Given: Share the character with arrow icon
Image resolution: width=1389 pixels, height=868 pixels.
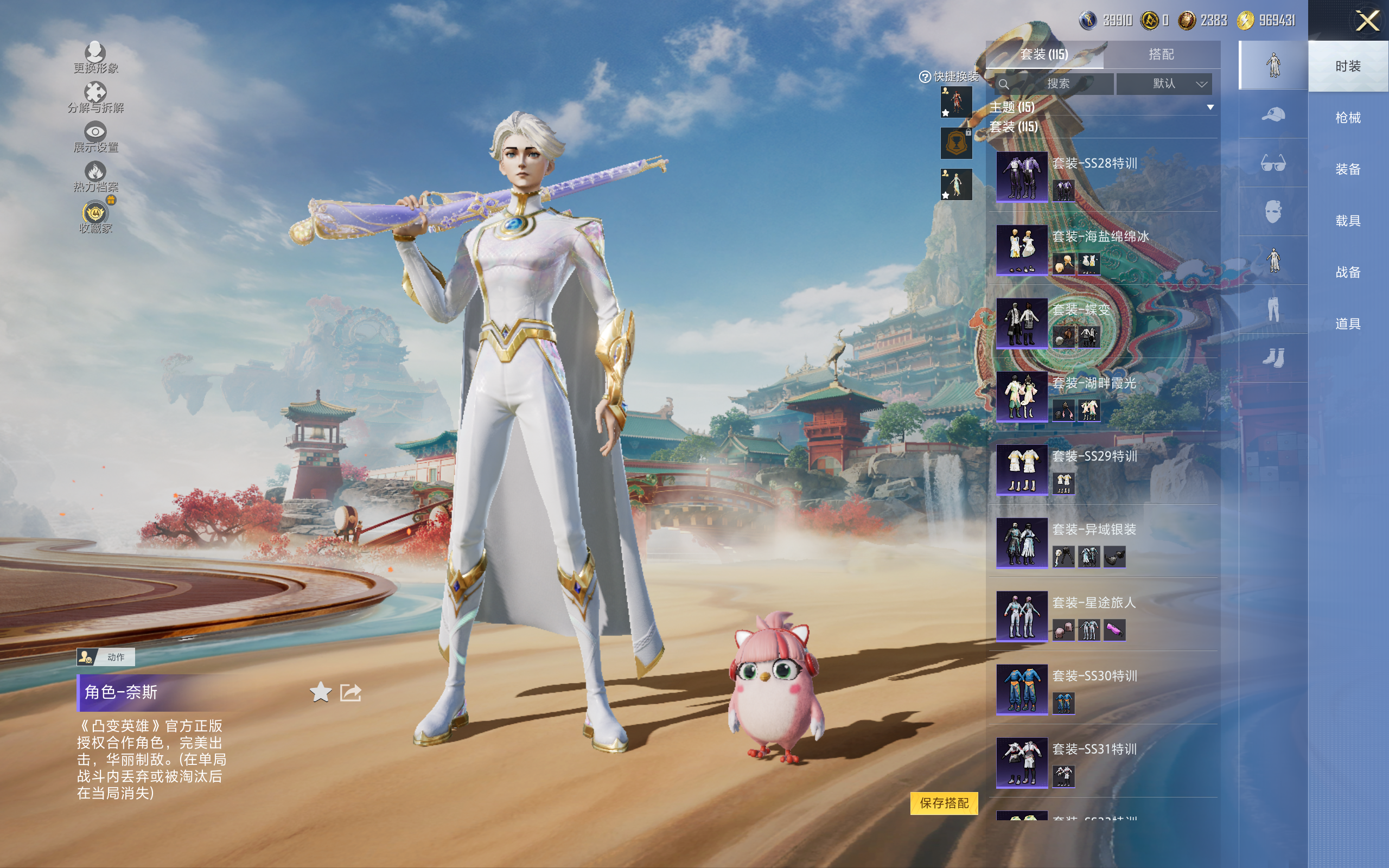Looking at the screenshot, I should 350,692.
